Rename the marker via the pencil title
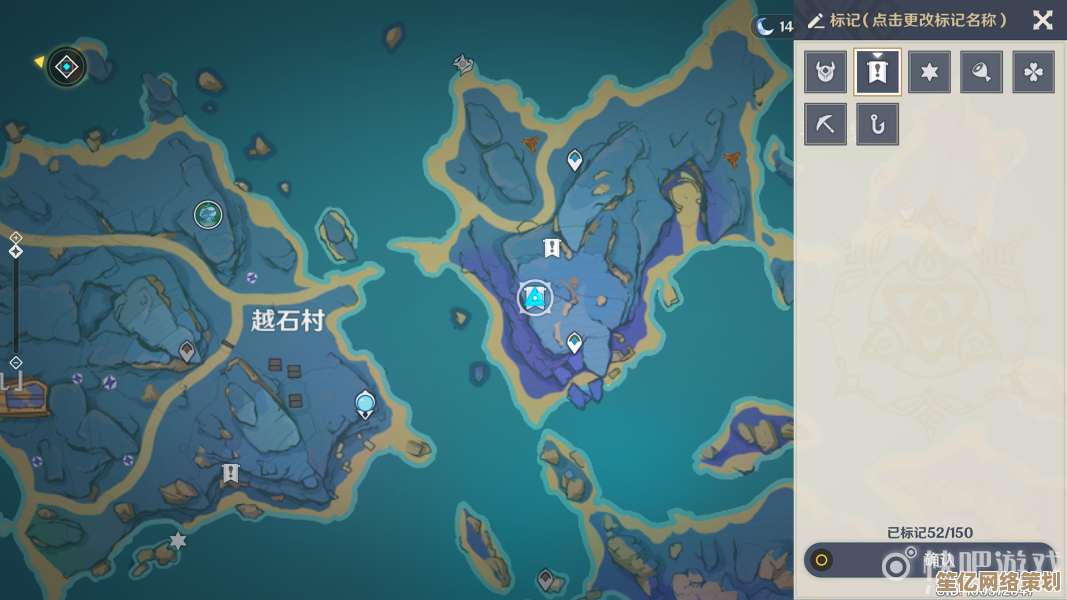 pyautogui.click(x=907, y=20)
